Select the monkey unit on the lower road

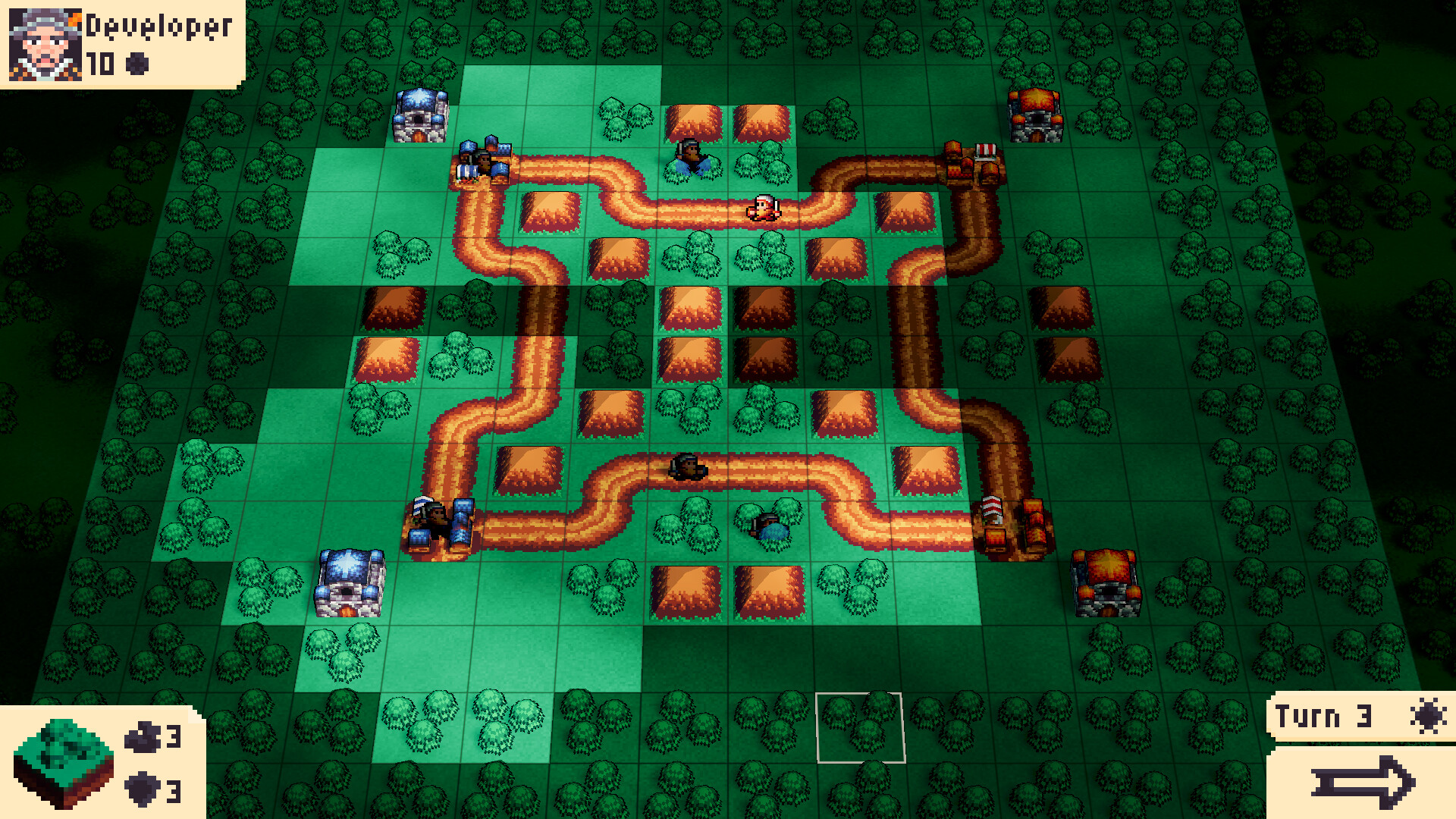[x=686, y=466]
